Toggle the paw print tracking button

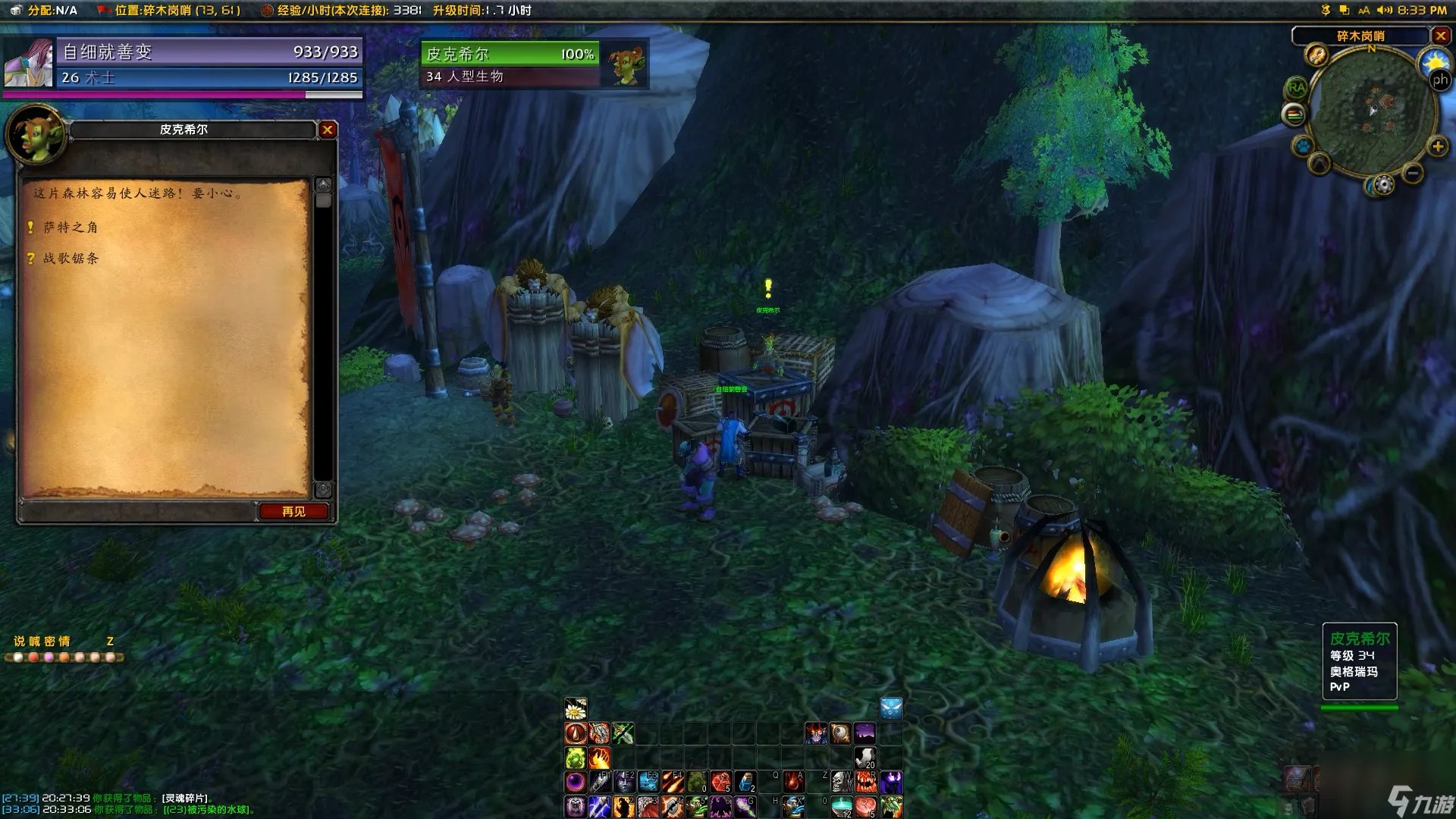point(1303,145)
